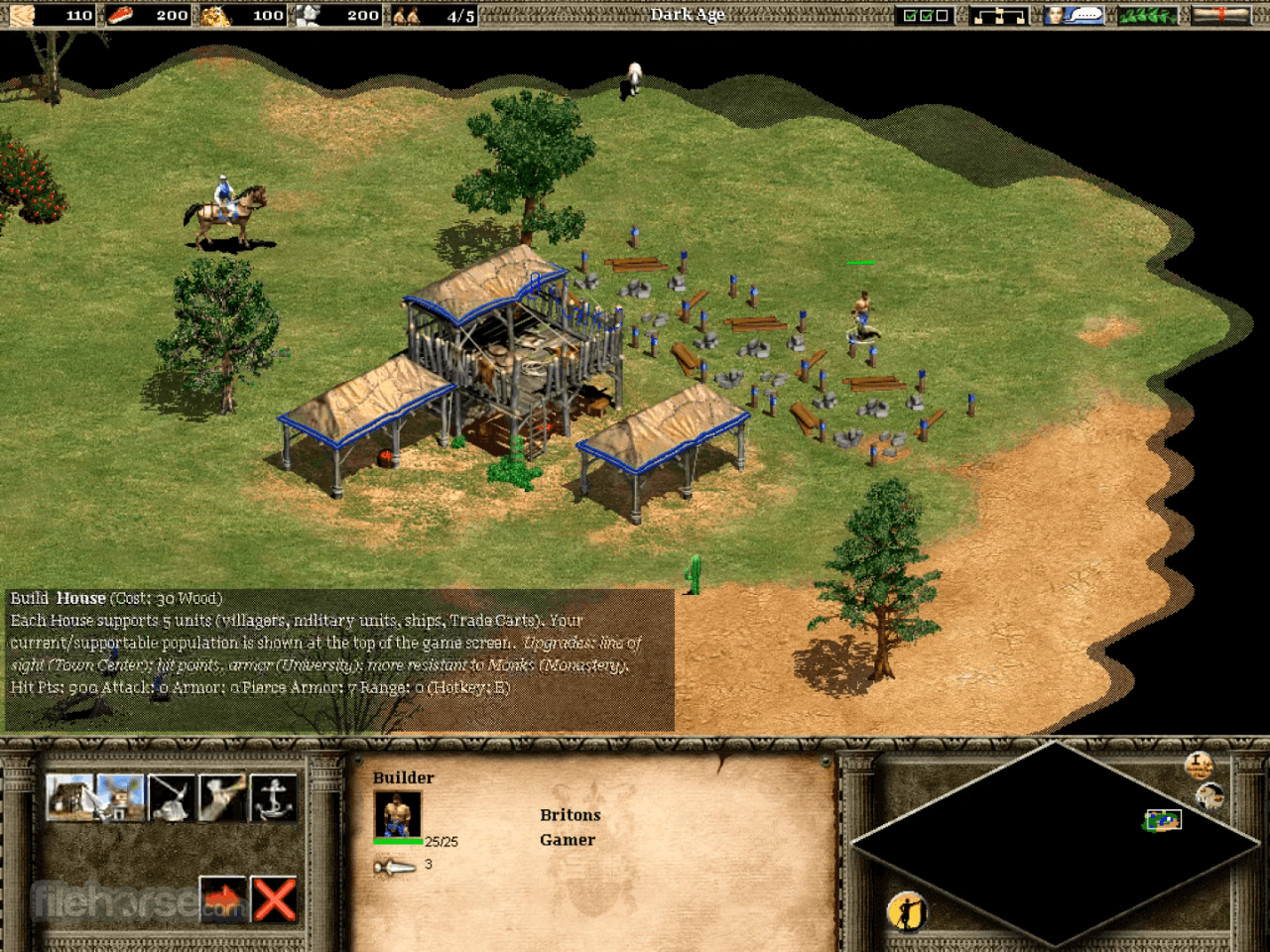1270x952 pixels.
Task: Click the round 'I' button beside the minimap
Action: click(1199, 765)
